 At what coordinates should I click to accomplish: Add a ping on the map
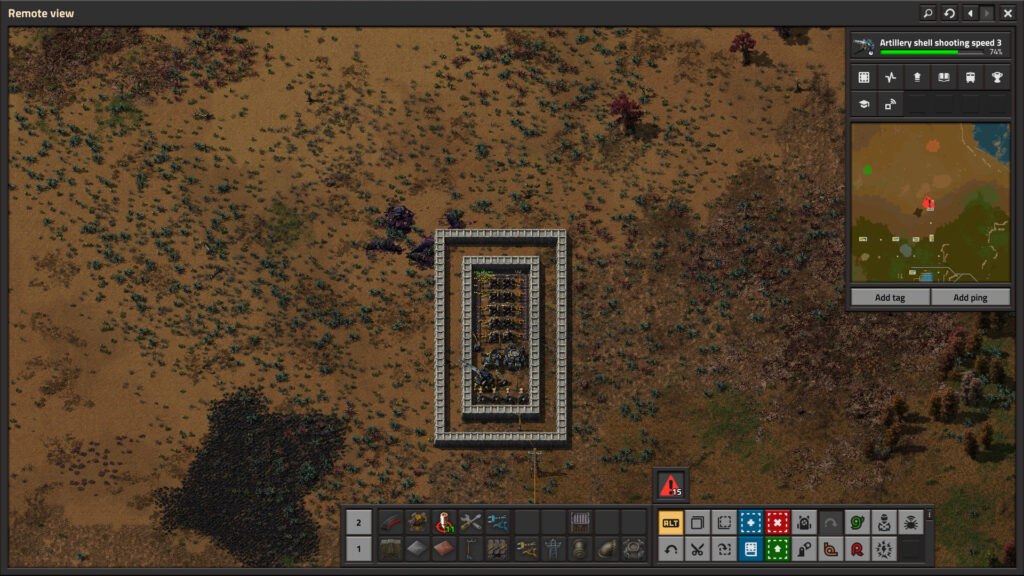tap(970, 297)
